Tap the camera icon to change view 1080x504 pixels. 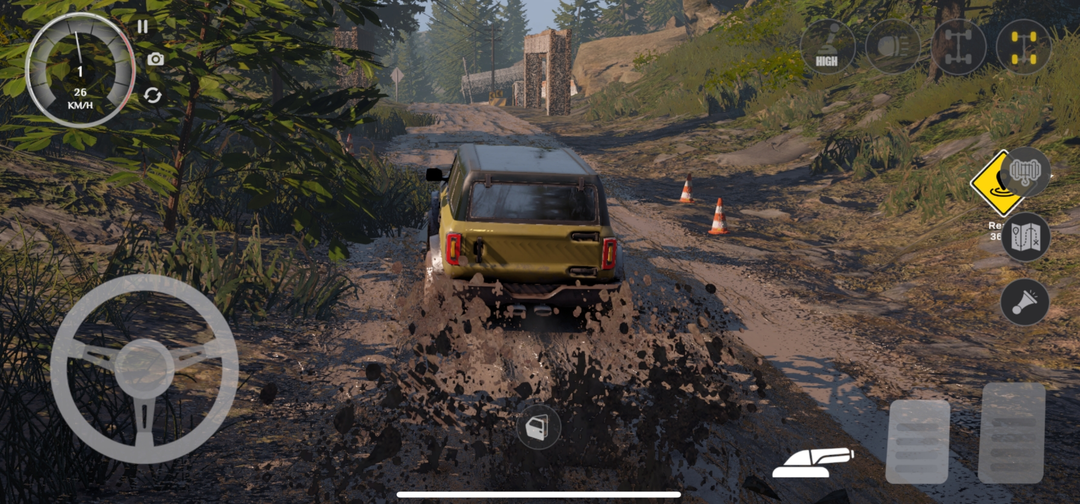[x=155, y=59]
